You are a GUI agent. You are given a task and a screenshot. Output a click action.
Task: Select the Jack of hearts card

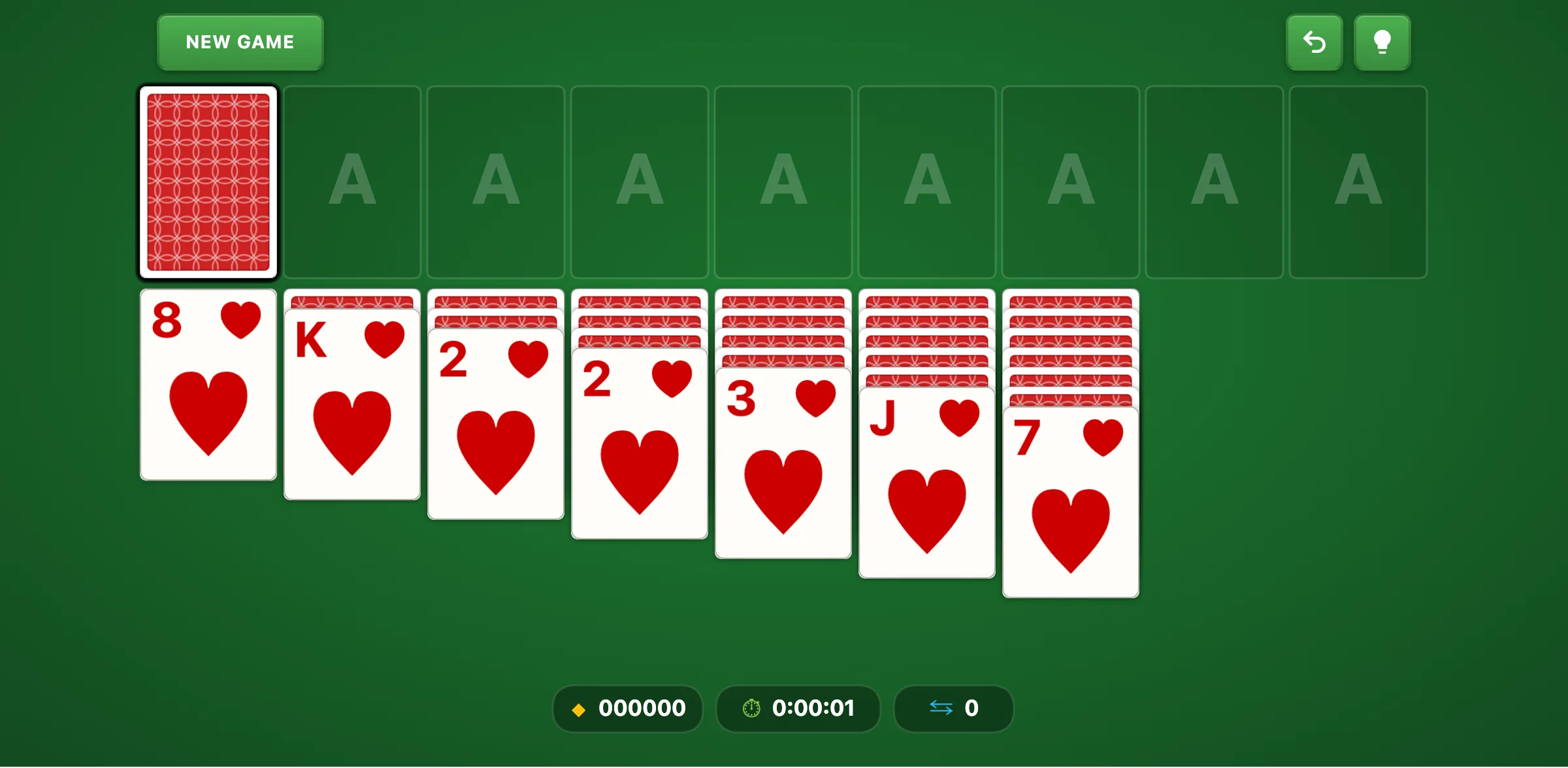926,483
